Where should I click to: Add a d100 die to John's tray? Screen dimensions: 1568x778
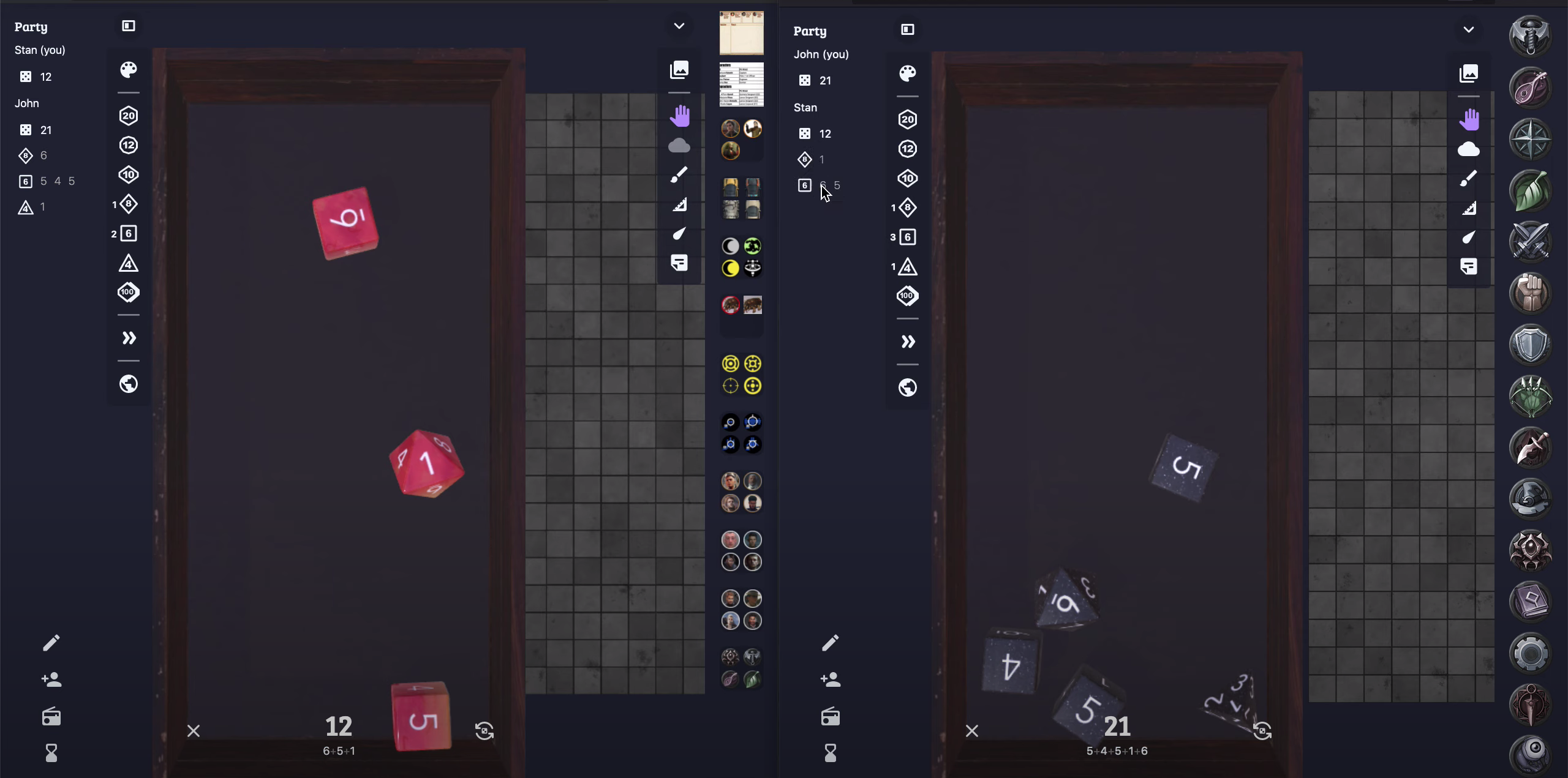point(907,296)
